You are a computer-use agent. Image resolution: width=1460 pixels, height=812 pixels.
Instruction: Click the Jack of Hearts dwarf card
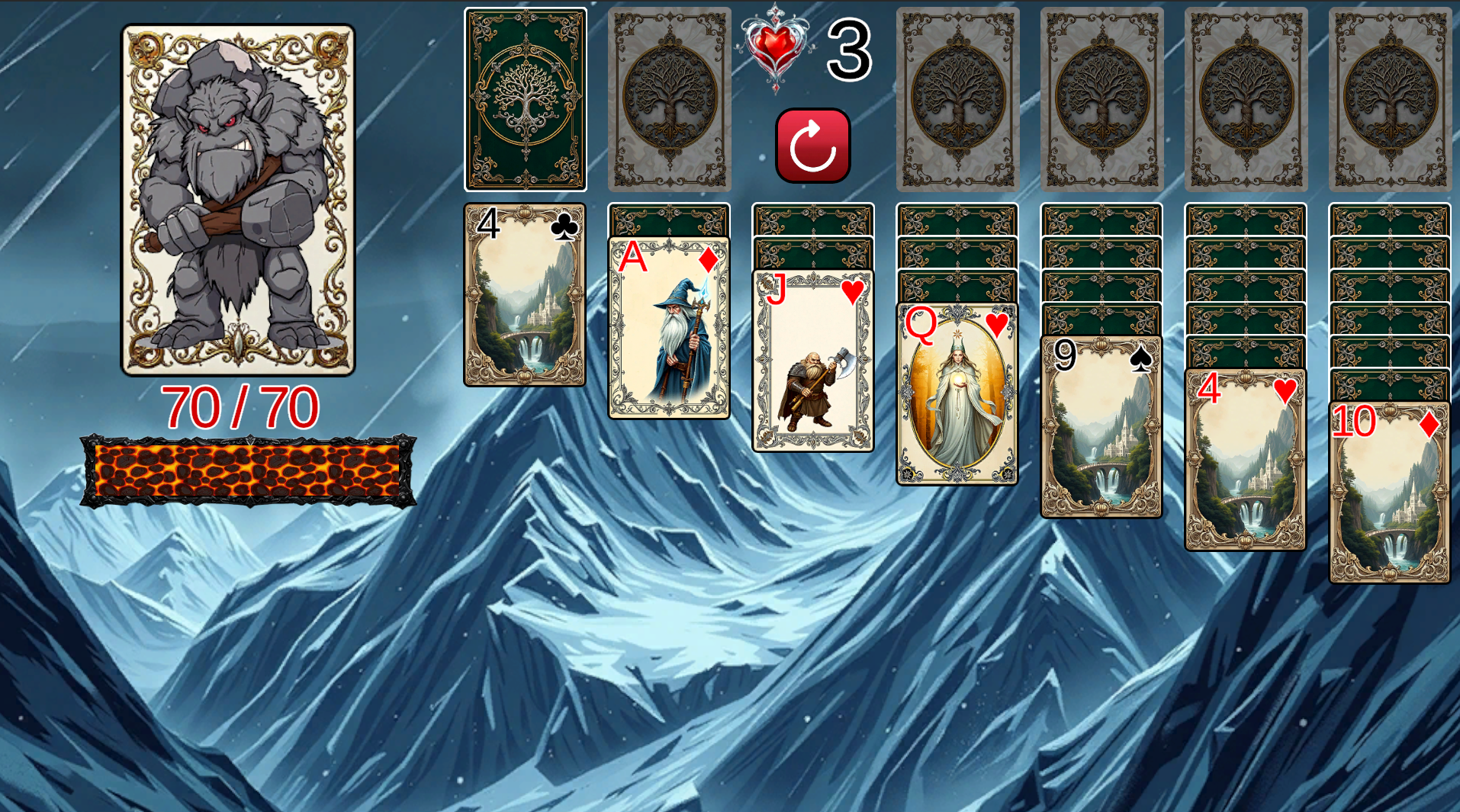click(x=812, y=358)
